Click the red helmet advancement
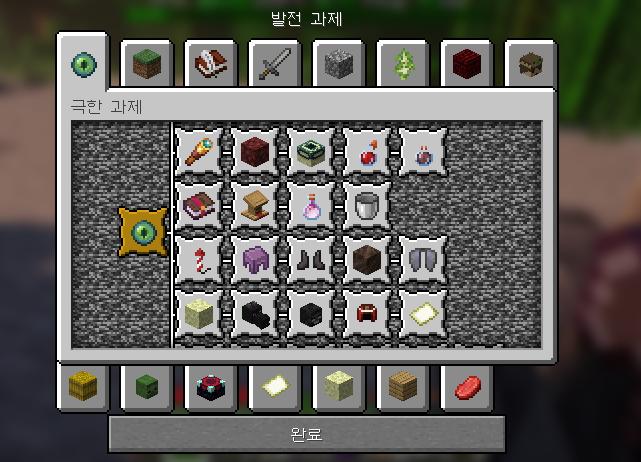 point(368,314)
